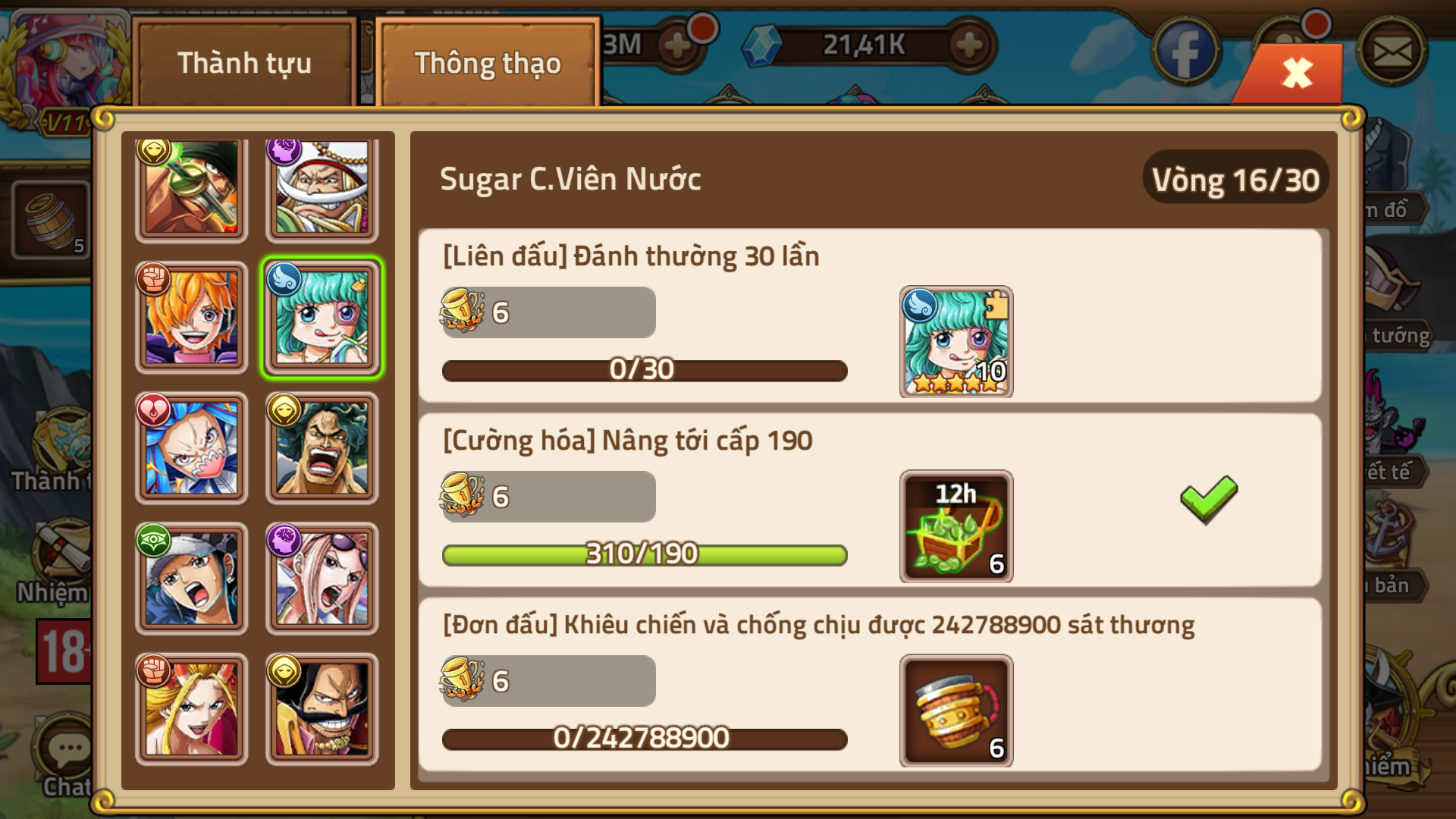Screen dimensions: 1456x819
Task: Open the 12h resource chest reward
Action: tap(955, 527)
